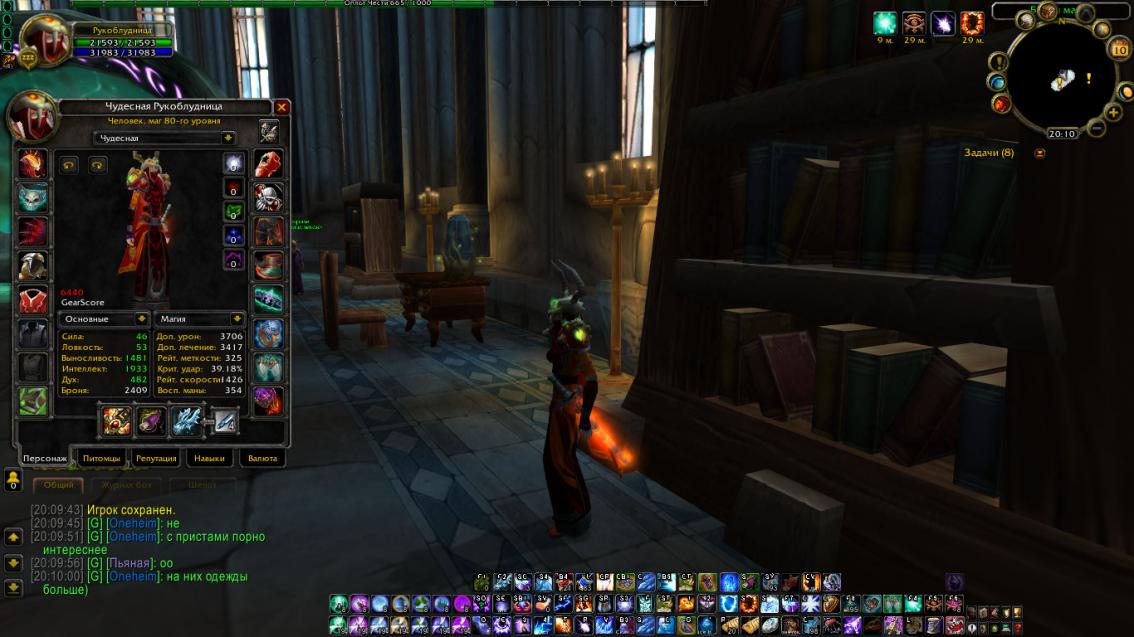Zoom in the minimap with plus button
Viewport: 1134px width, 637px height.
click(x=1114, y=113)
